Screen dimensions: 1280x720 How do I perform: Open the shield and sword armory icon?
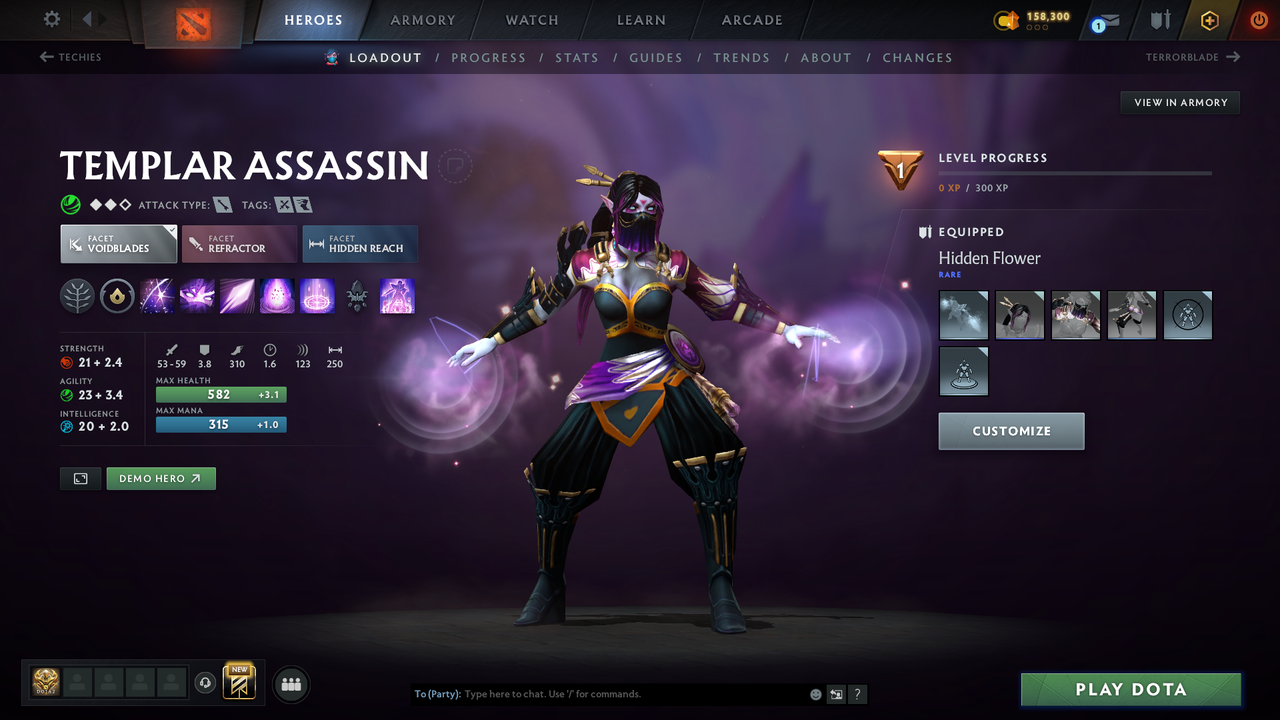click(1159, 20)
